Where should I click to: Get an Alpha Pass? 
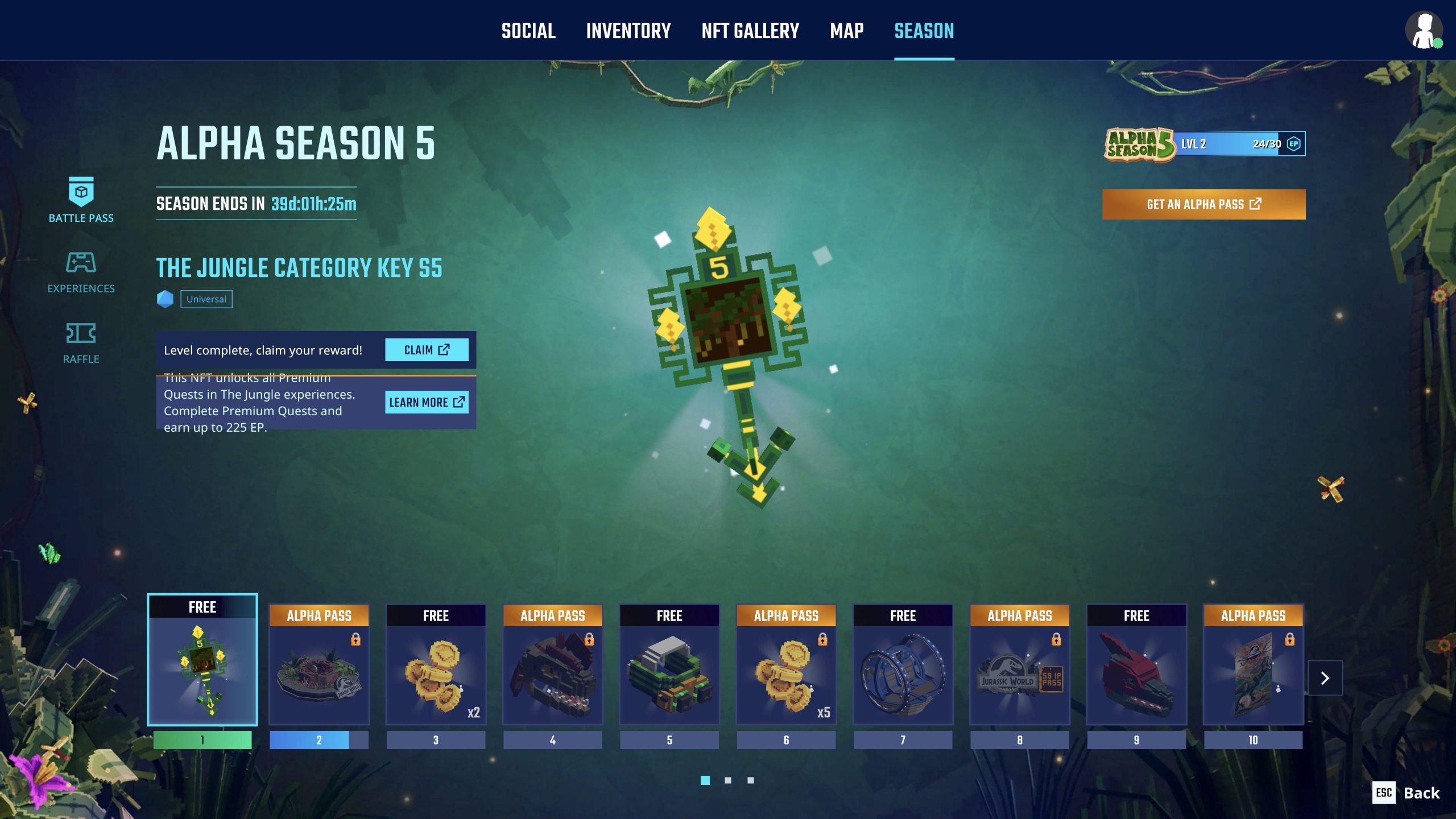click(1203, 204)
